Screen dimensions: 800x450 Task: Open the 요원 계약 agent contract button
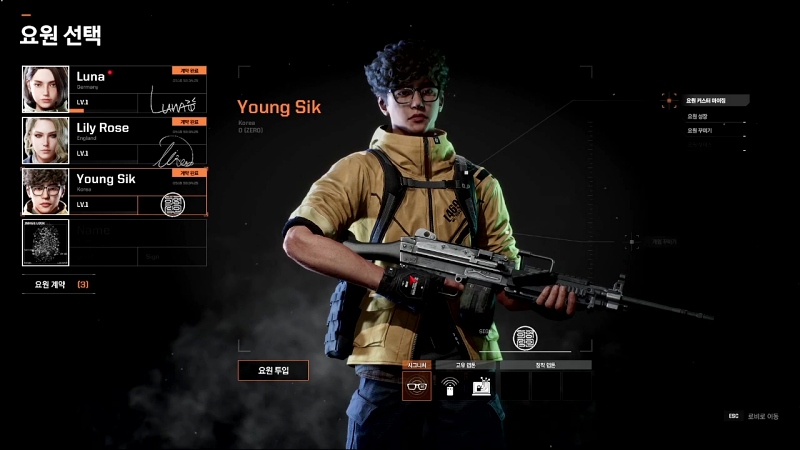coord(60,284)
